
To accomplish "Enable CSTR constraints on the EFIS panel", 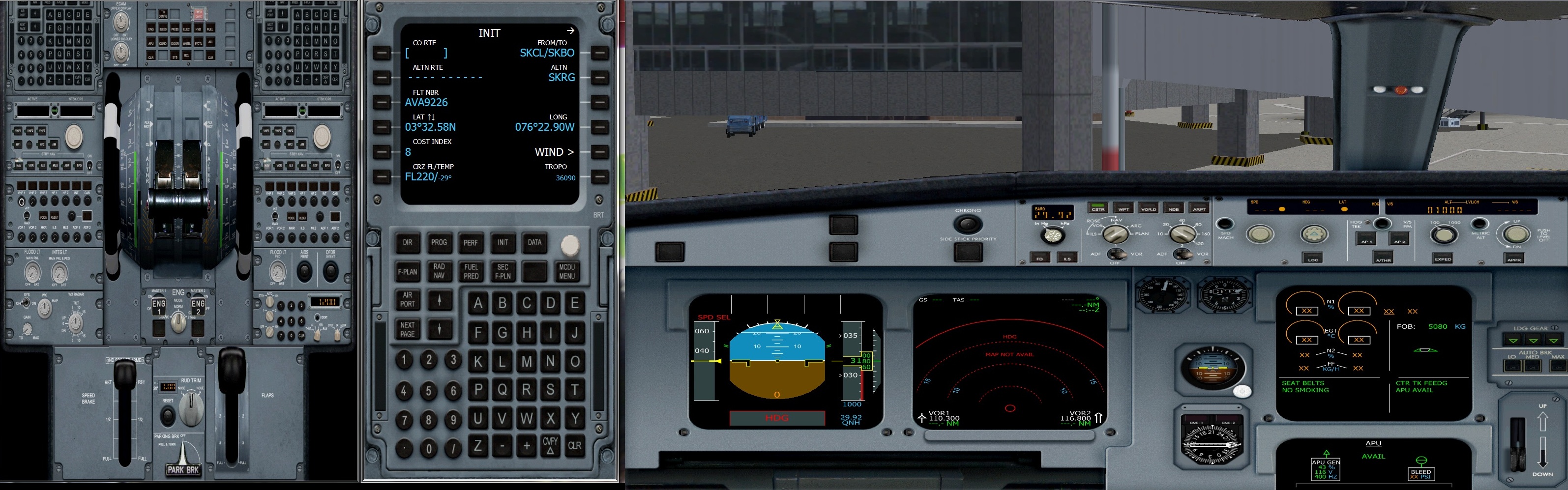I will 1098,209.
